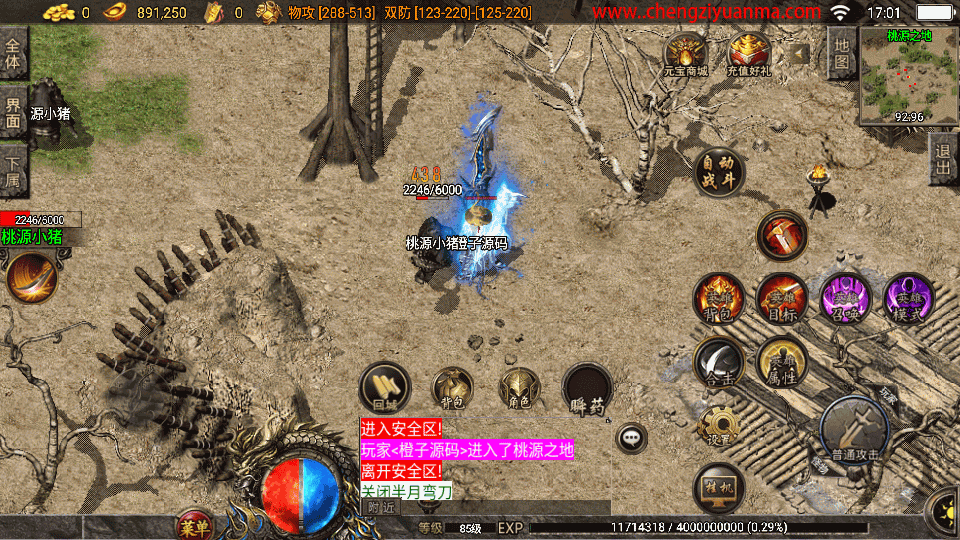Image resolution: width=960 pixels, height=540 pixels.
Task: Activate 英雄召唤 hero summon
Action: pos(845,298)
